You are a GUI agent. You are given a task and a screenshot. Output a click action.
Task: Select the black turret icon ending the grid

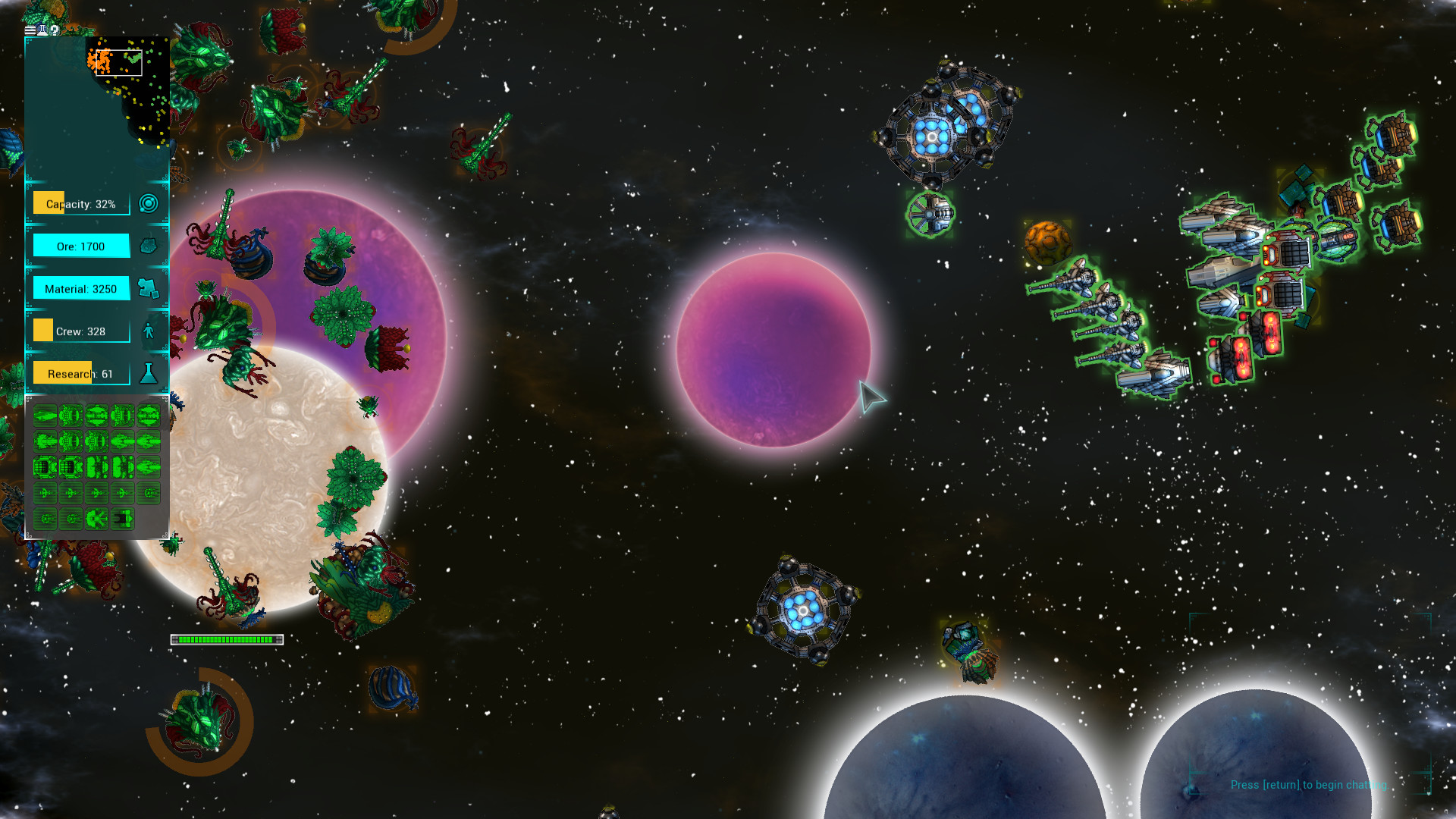click(121, 519)
